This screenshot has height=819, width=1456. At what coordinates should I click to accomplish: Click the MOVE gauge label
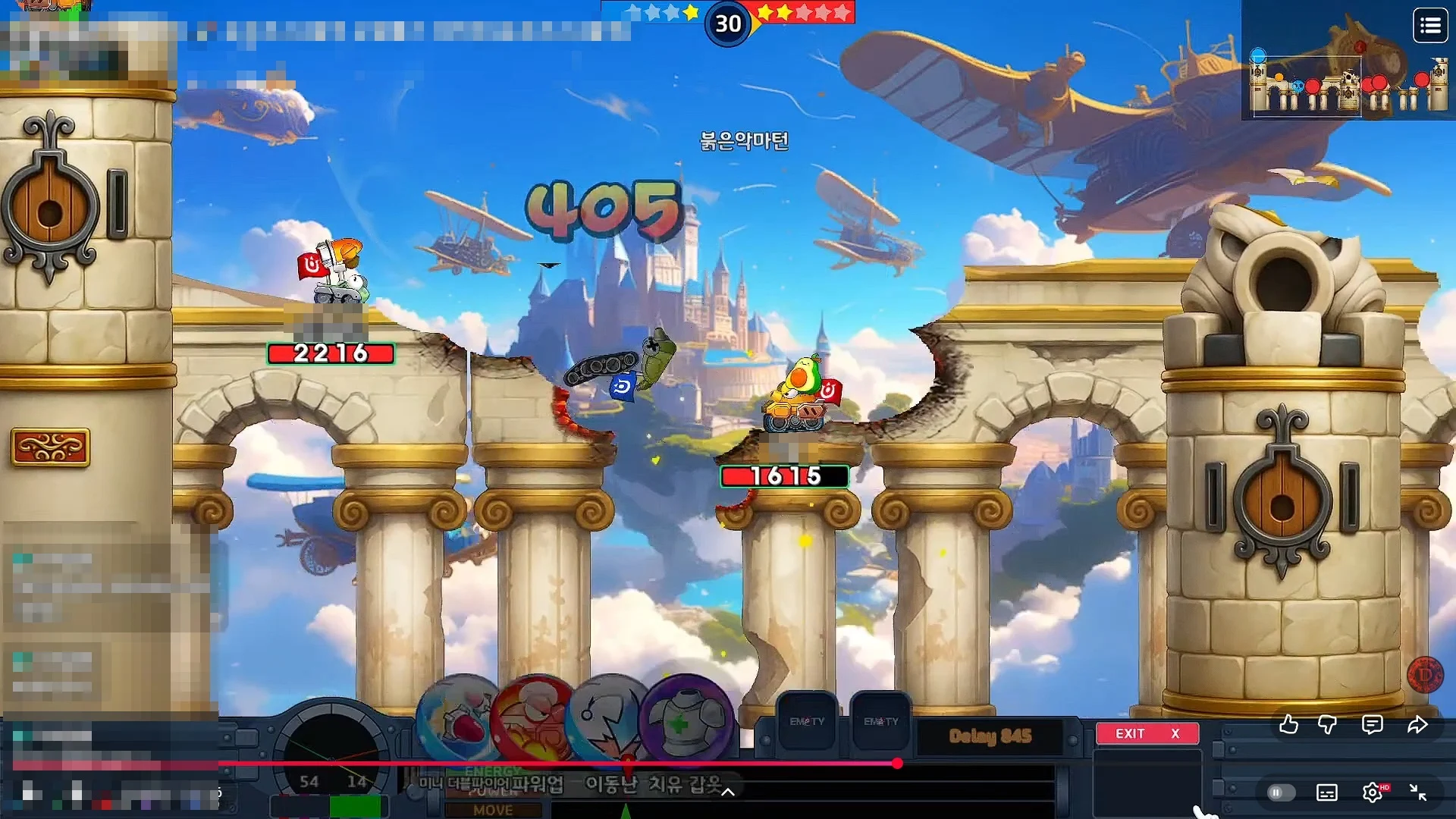[493, 810]
